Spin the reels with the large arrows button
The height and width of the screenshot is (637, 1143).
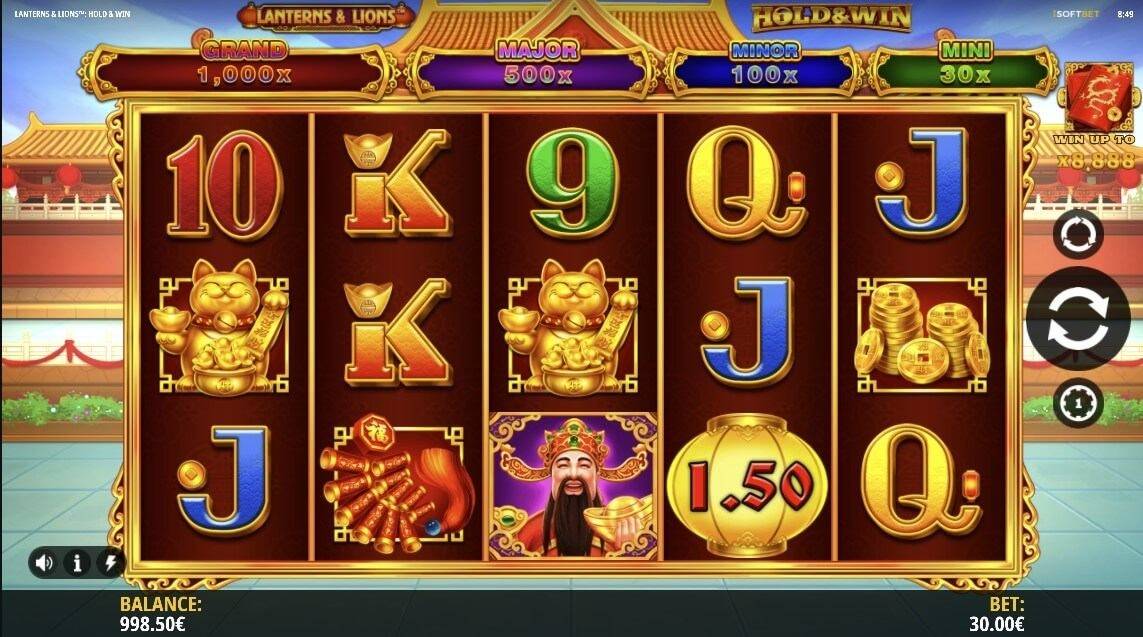[x=1078, y=320]
